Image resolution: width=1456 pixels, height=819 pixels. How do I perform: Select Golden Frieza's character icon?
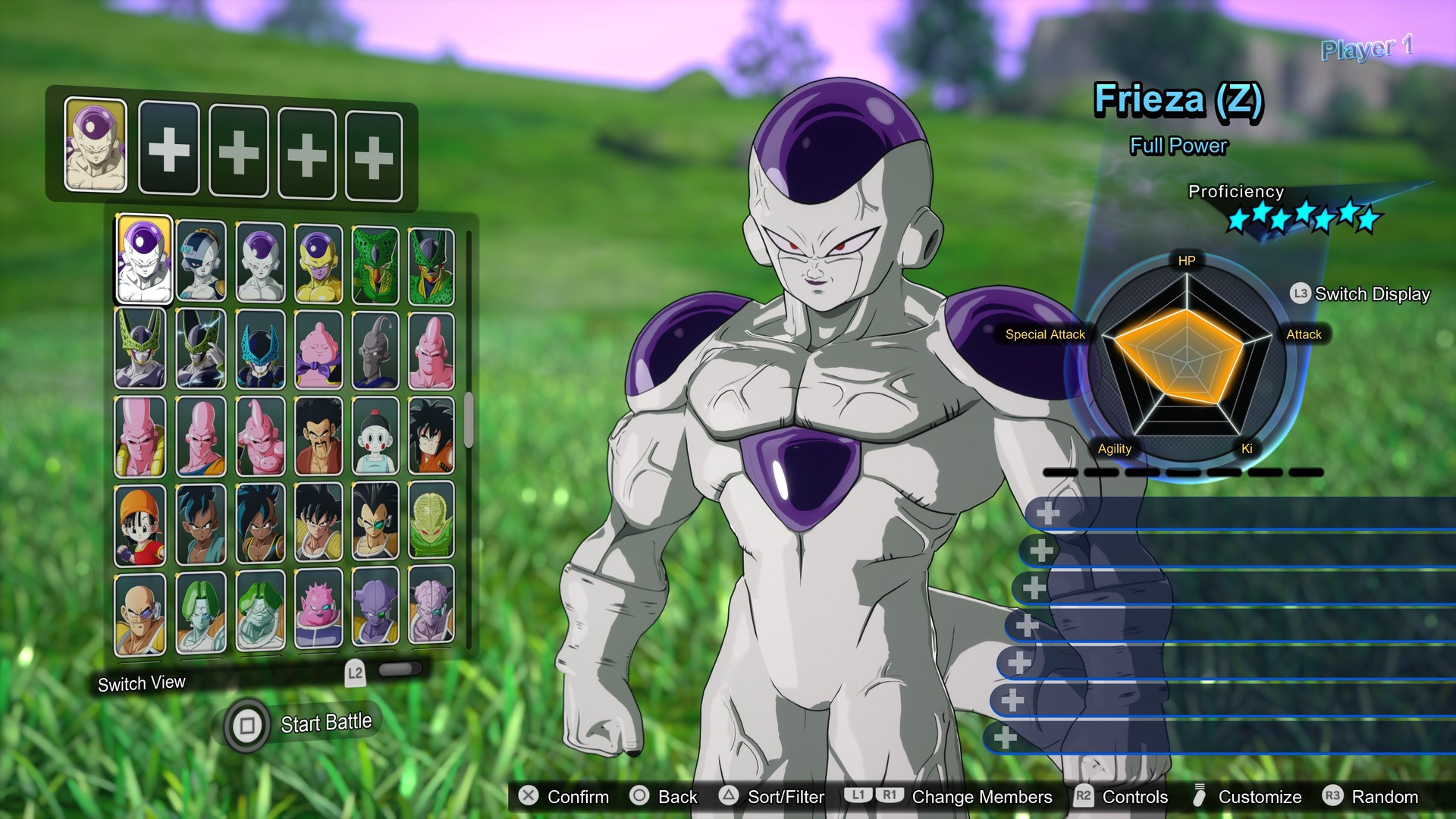[321, 260]
